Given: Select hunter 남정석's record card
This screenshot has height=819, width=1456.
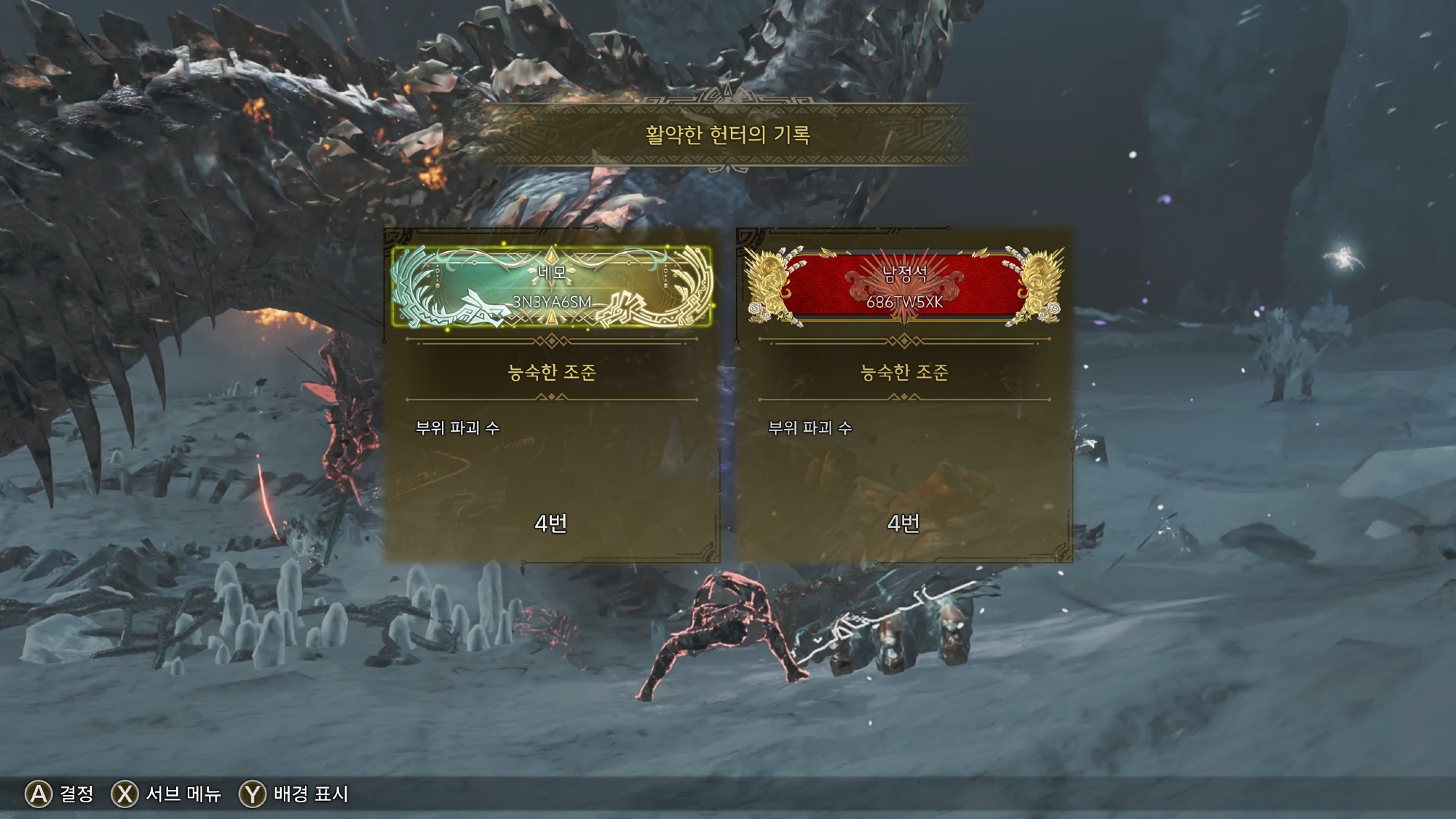Looking at the screenshot, I should click(x=903, y=397).
